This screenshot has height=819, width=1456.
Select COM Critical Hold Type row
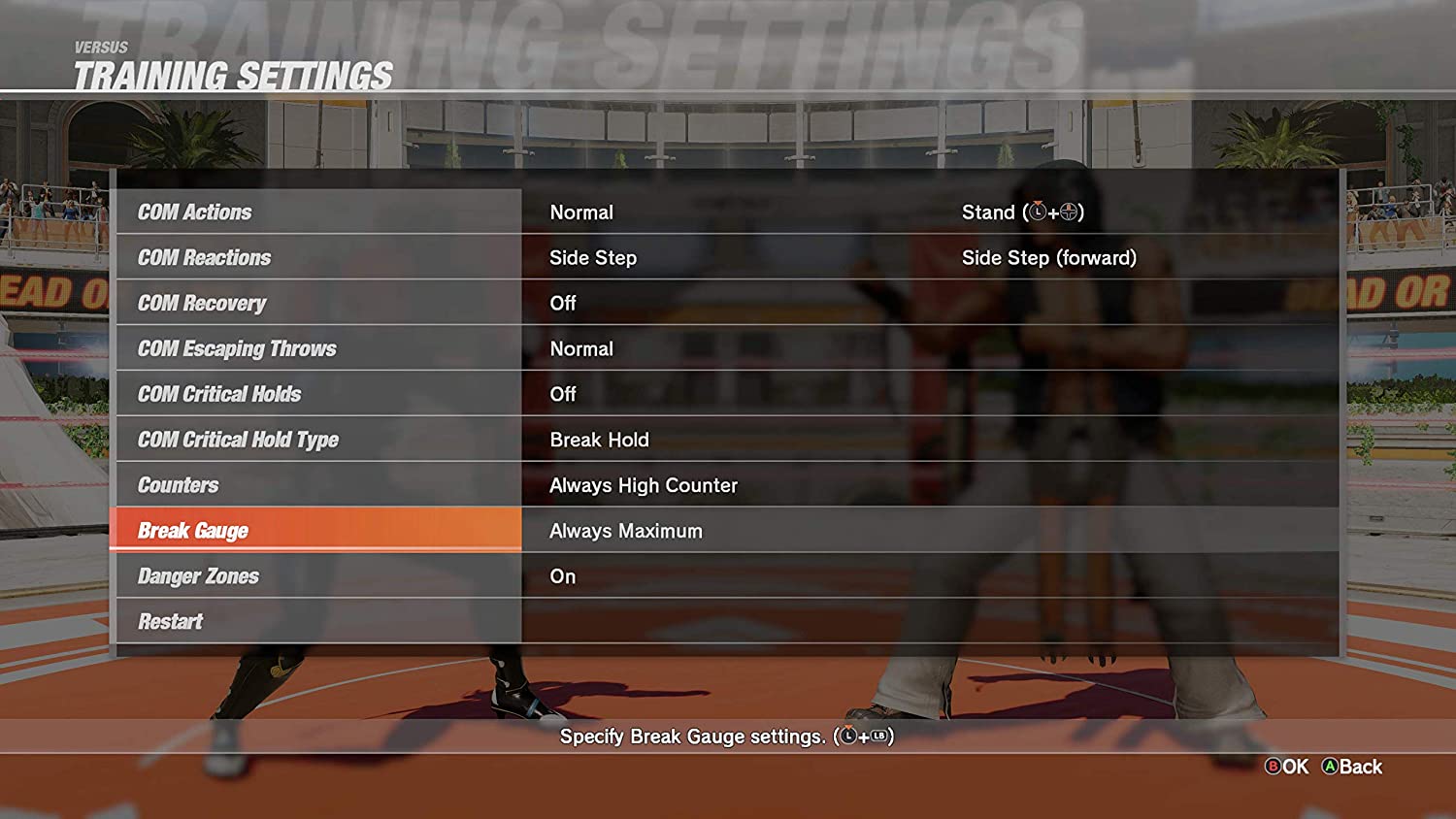coord(318,440)
